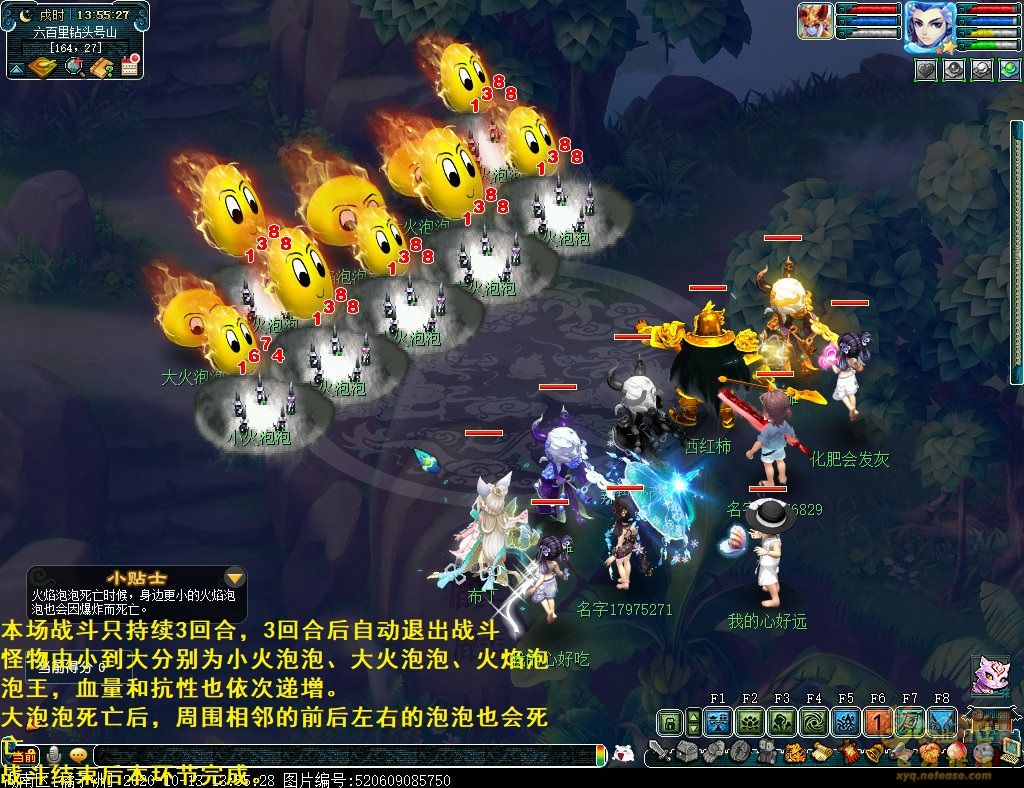Open the sword attack menu icon
1024x788 pixels.
coord(659,752)
